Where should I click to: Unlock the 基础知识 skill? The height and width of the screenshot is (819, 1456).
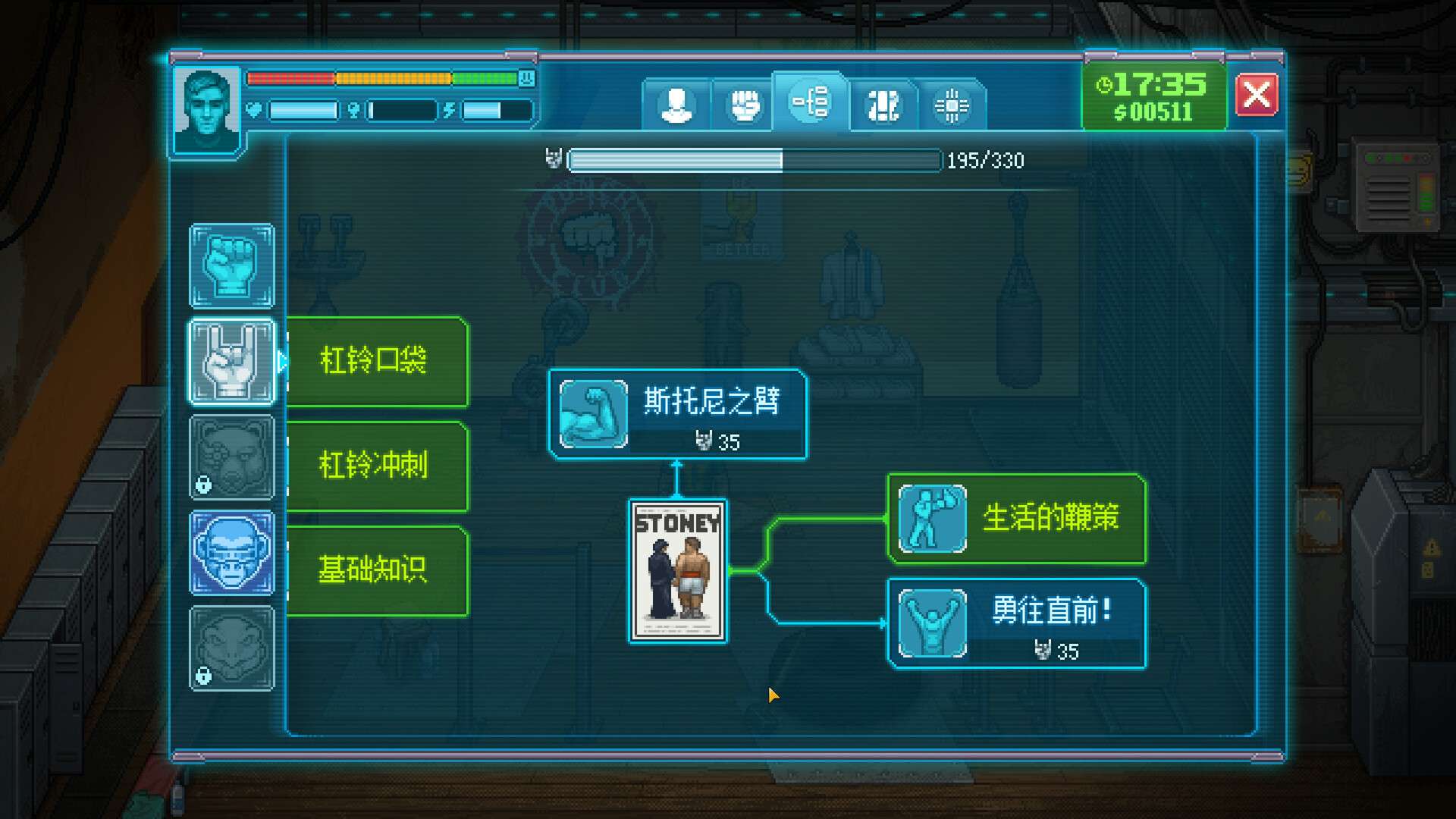coord(377,570)
